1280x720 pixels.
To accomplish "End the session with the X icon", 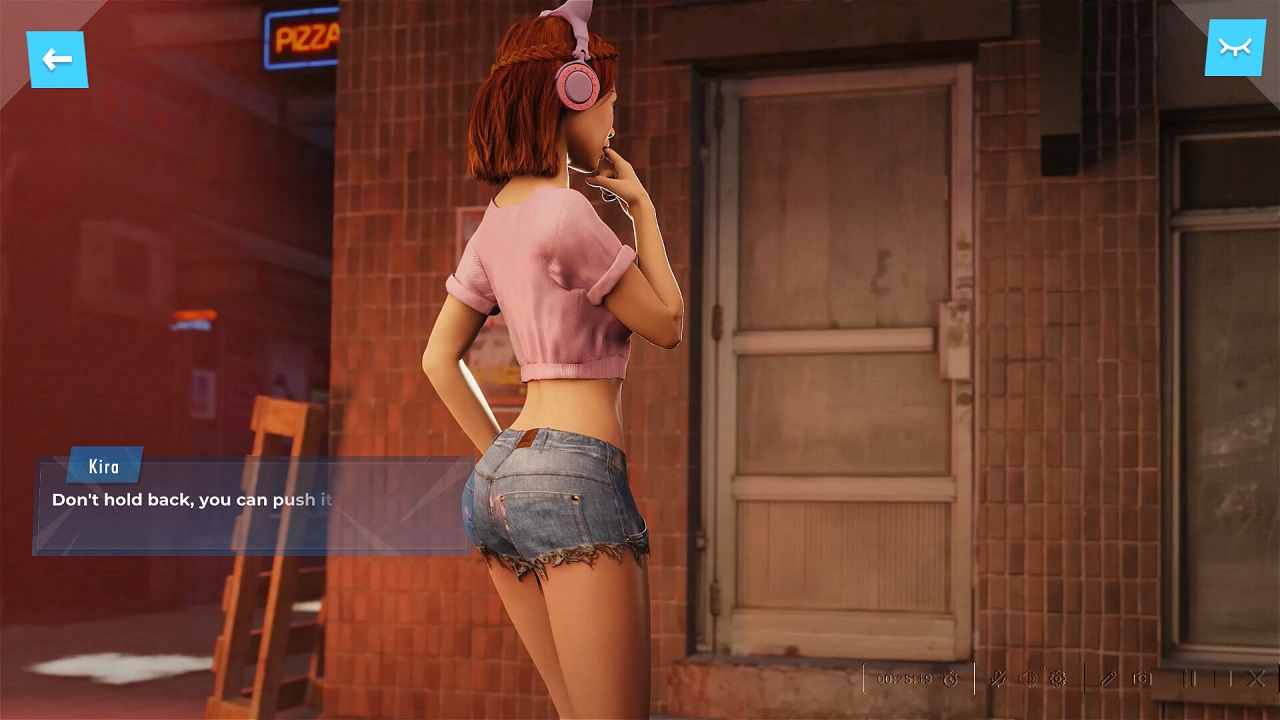I will tap(1254, 678).
